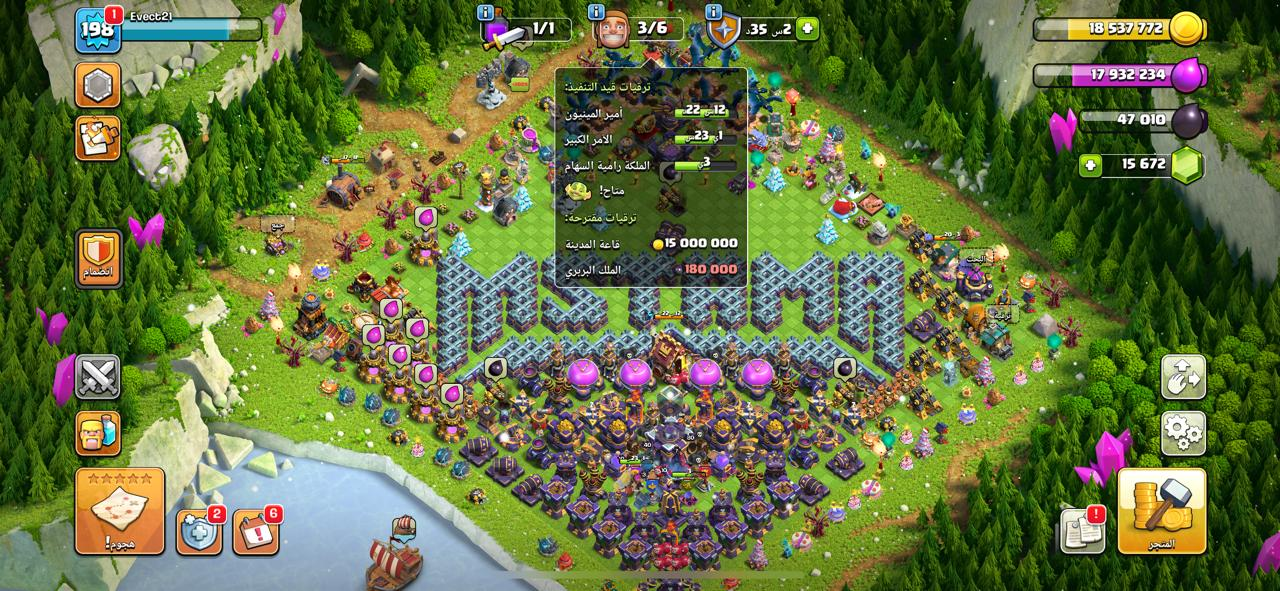The width and height of the screenshot is (1280, 591).
Task: Open the shield-plus button with badge 2
Action: (199, 532)
